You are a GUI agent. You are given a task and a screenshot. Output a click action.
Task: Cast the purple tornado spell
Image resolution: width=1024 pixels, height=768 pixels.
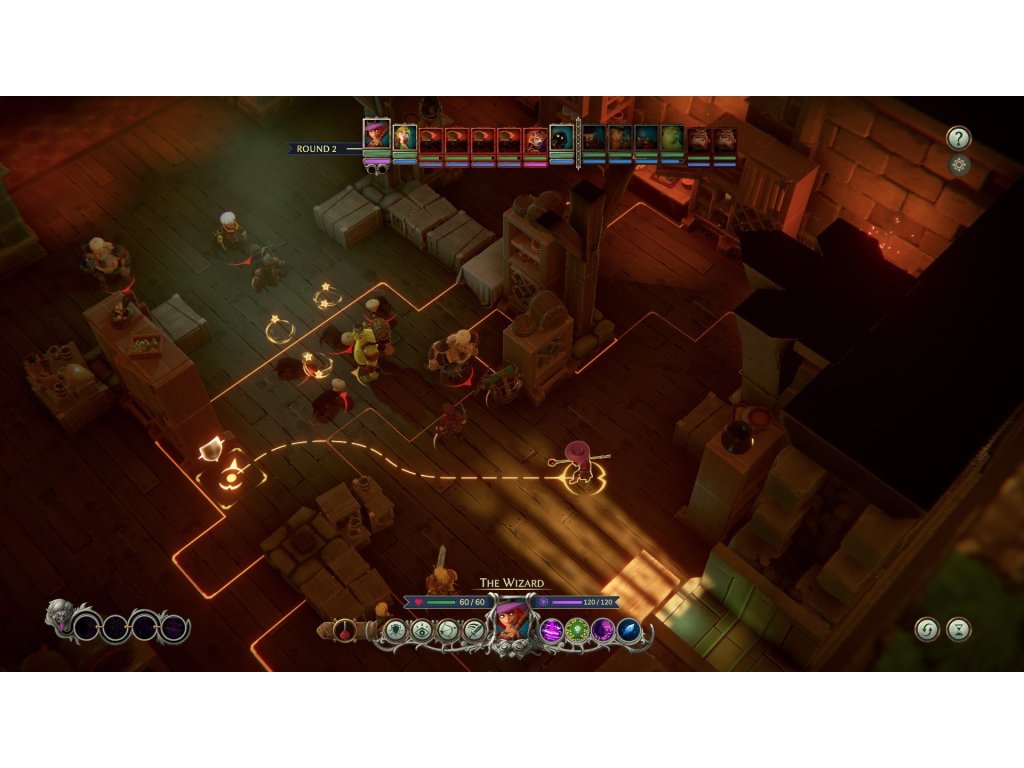pos(551,631)
